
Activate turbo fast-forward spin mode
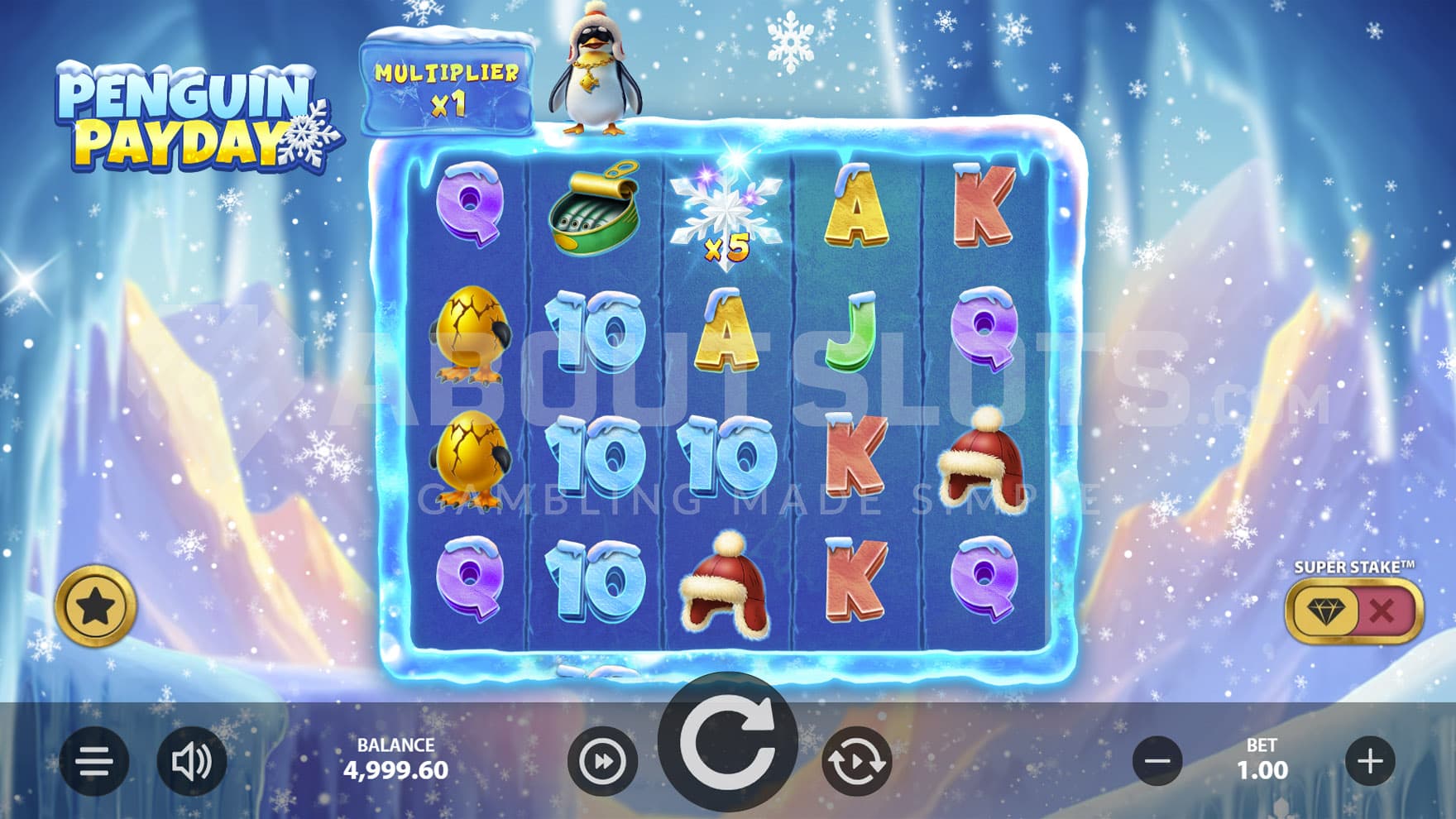click(x=602, y=761)
